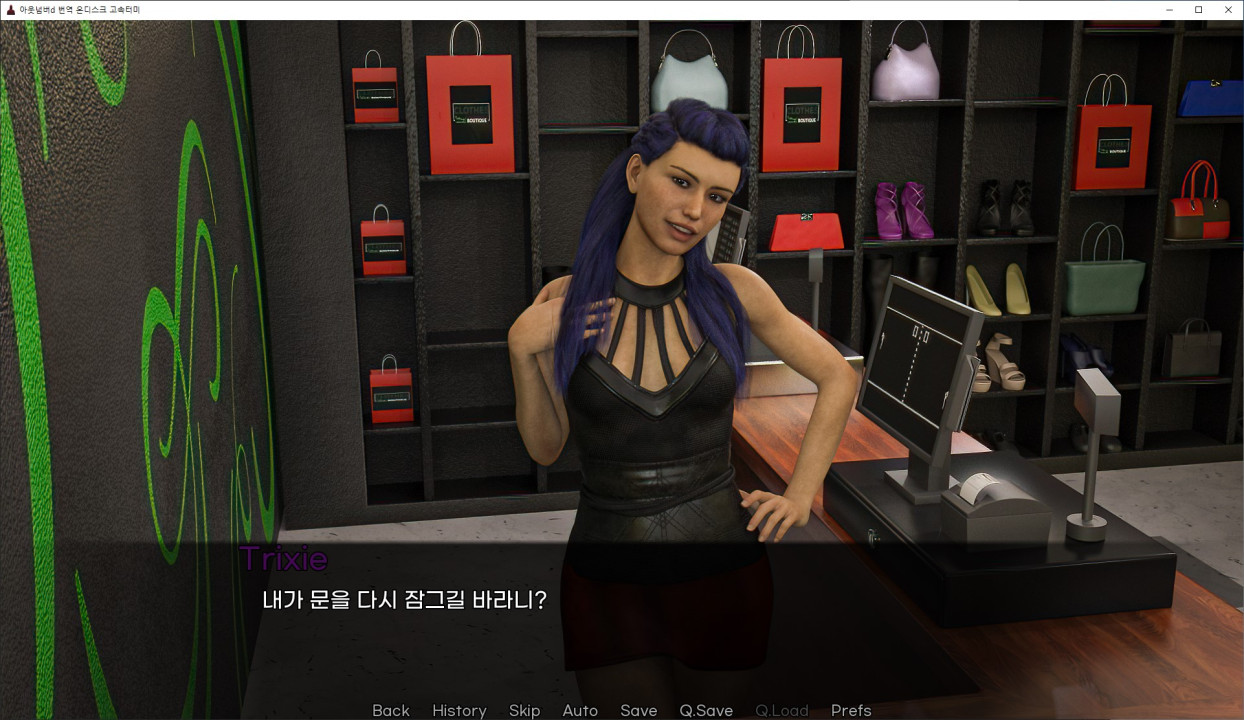The height and width of the screenshot is (720, 1244).
Task: Activate the Skip dialogue option
Action: 524,710
